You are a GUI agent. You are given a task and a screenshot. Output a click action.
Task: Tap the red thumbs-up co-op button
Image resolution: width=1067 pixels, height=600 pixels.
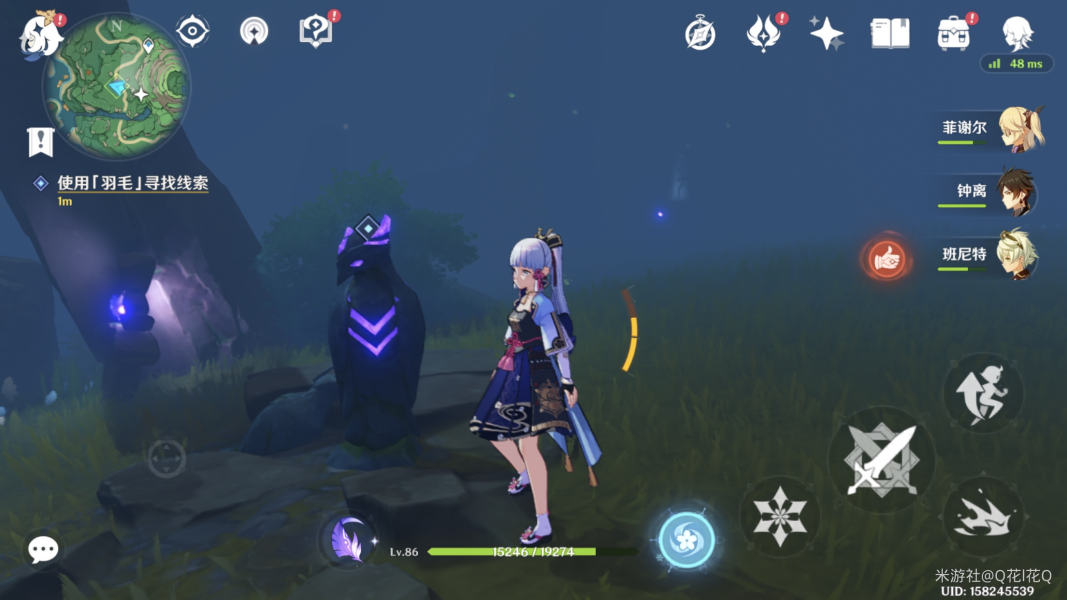pyautogui.click(x=886, y=259)
